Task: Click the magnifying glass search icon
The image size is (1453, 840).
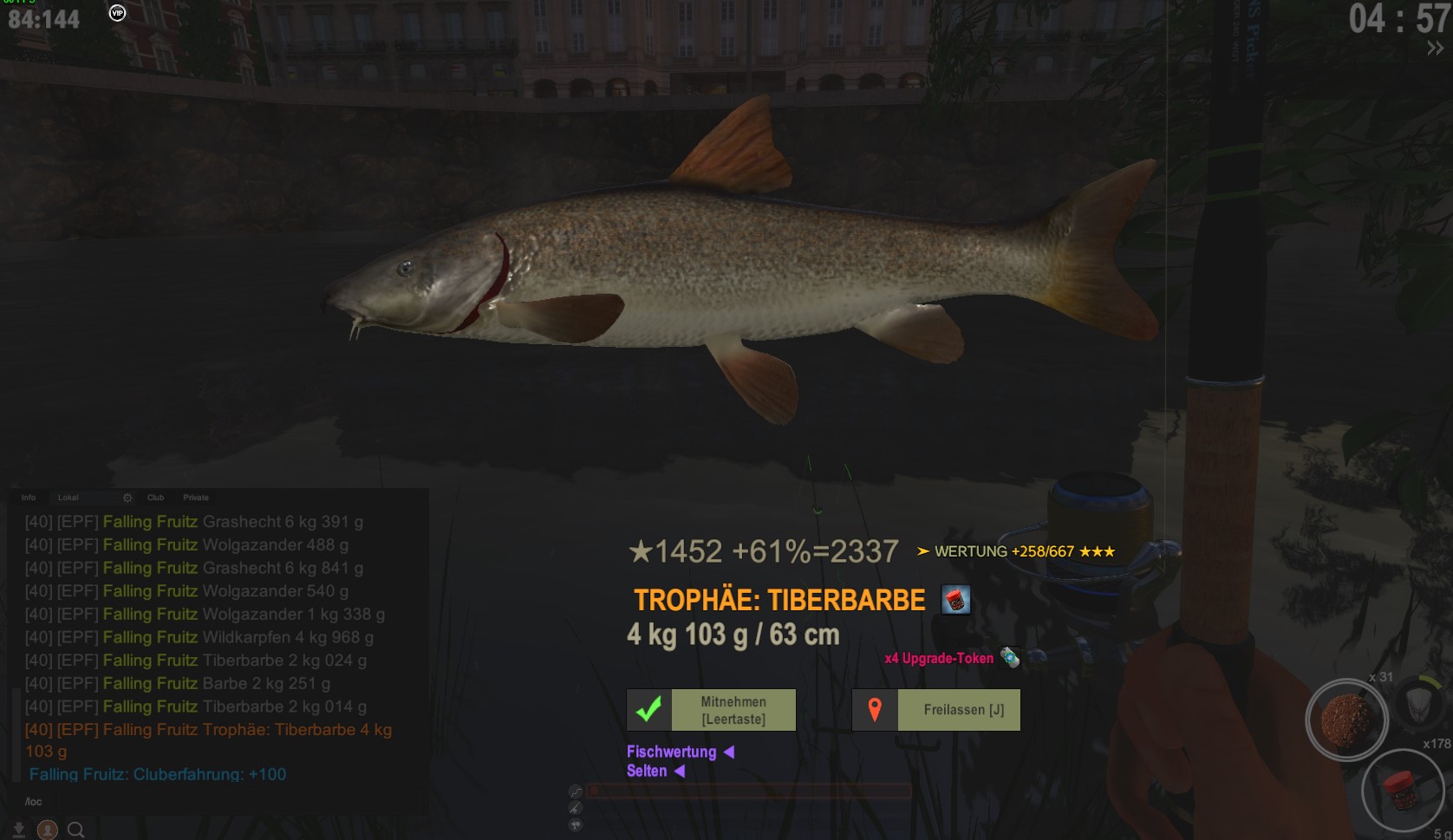Action: coord(76,830)
